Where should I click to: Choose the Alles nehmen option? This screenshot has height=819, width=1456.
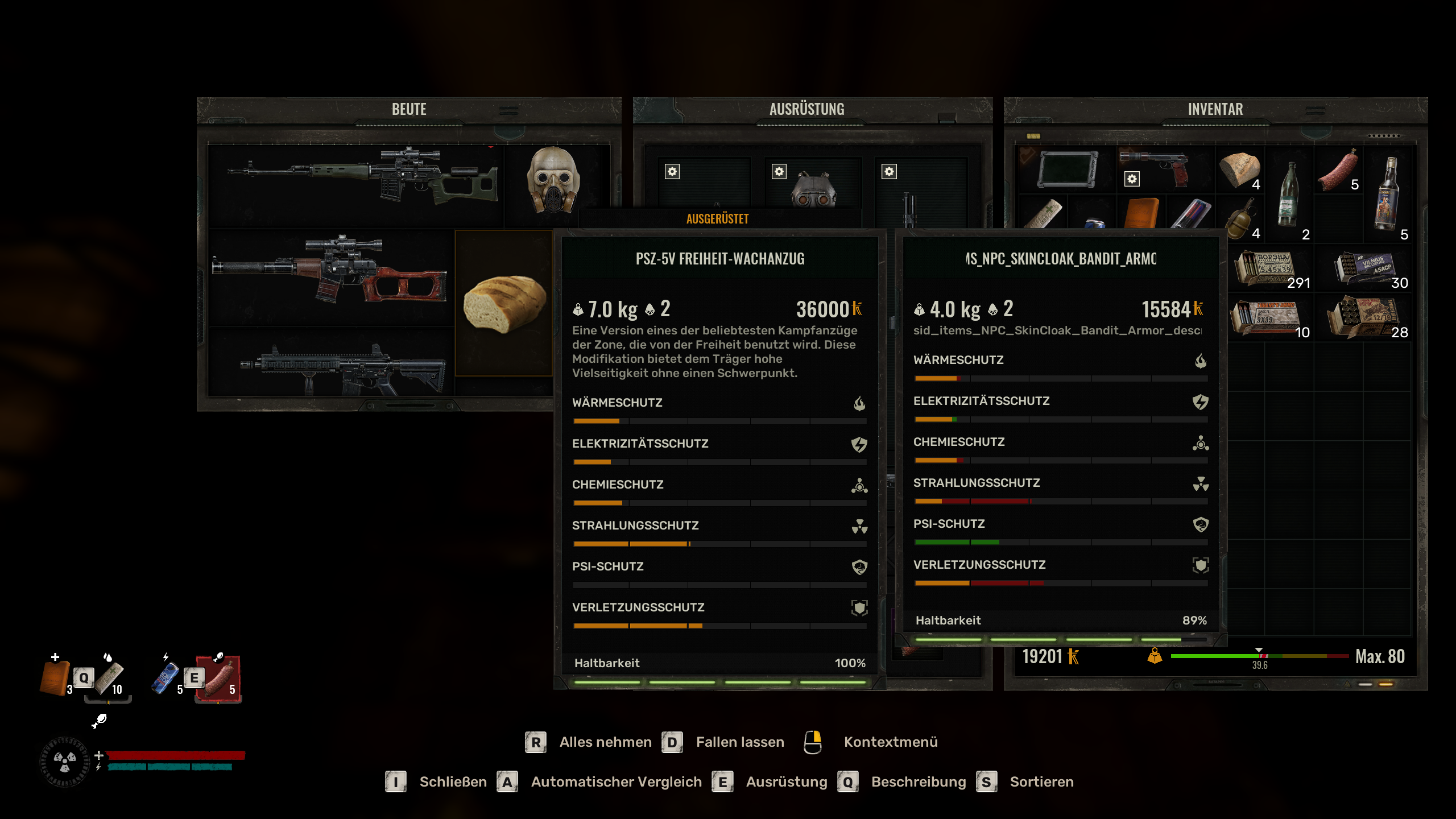pyautogui.click(x=605, y=742)
